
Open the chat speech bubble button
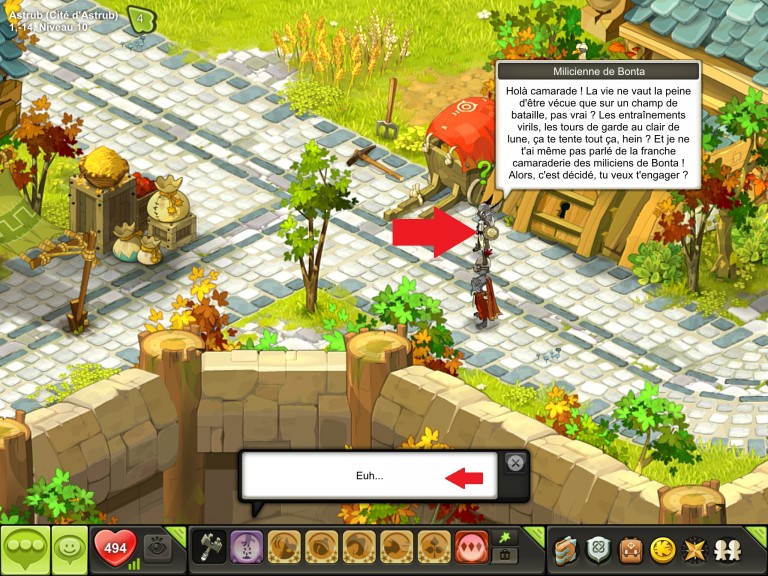pyautogui.click(x=24, y=549)
